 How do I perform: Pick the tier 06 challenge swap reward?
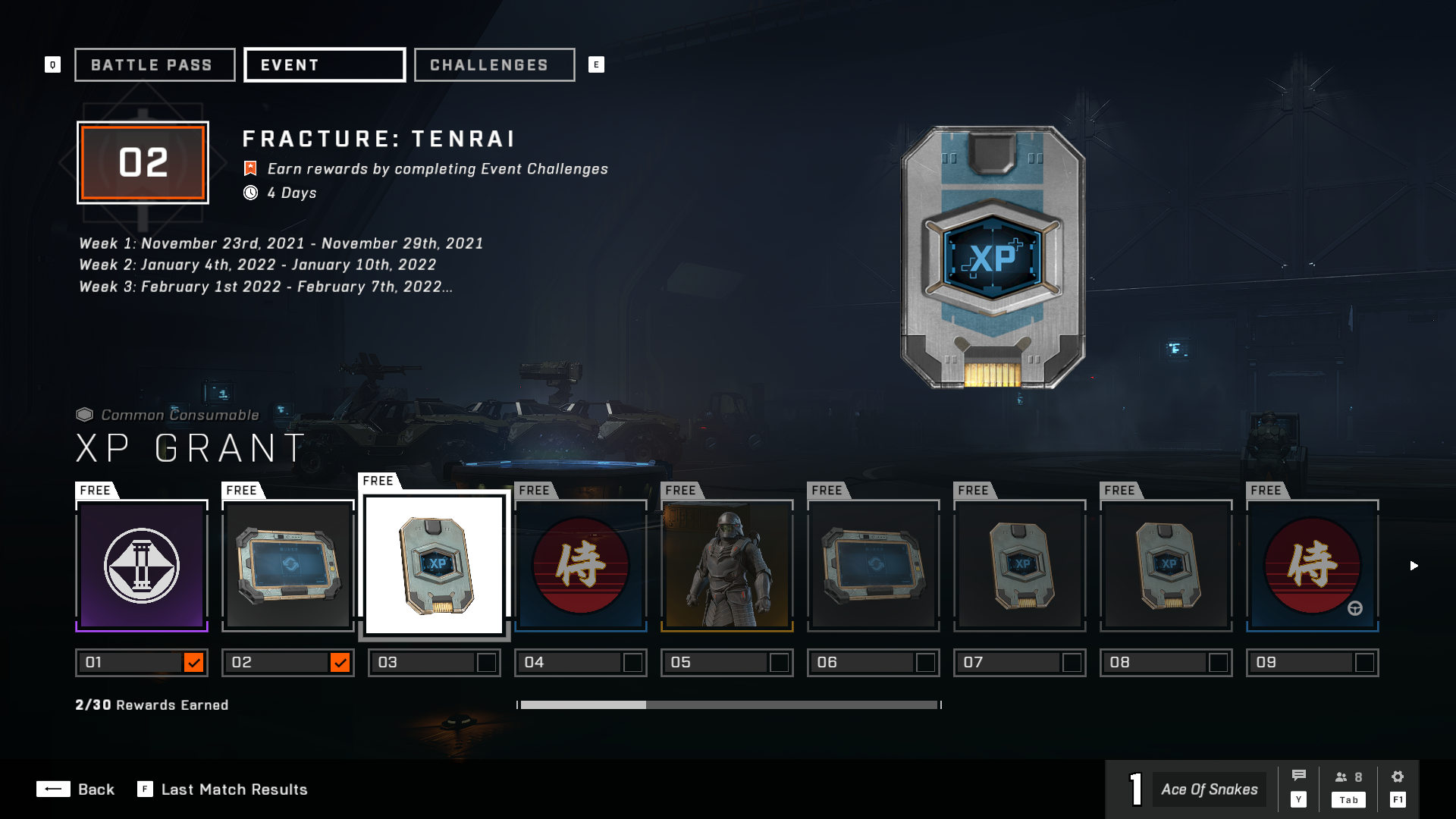[x=874, y=566]
